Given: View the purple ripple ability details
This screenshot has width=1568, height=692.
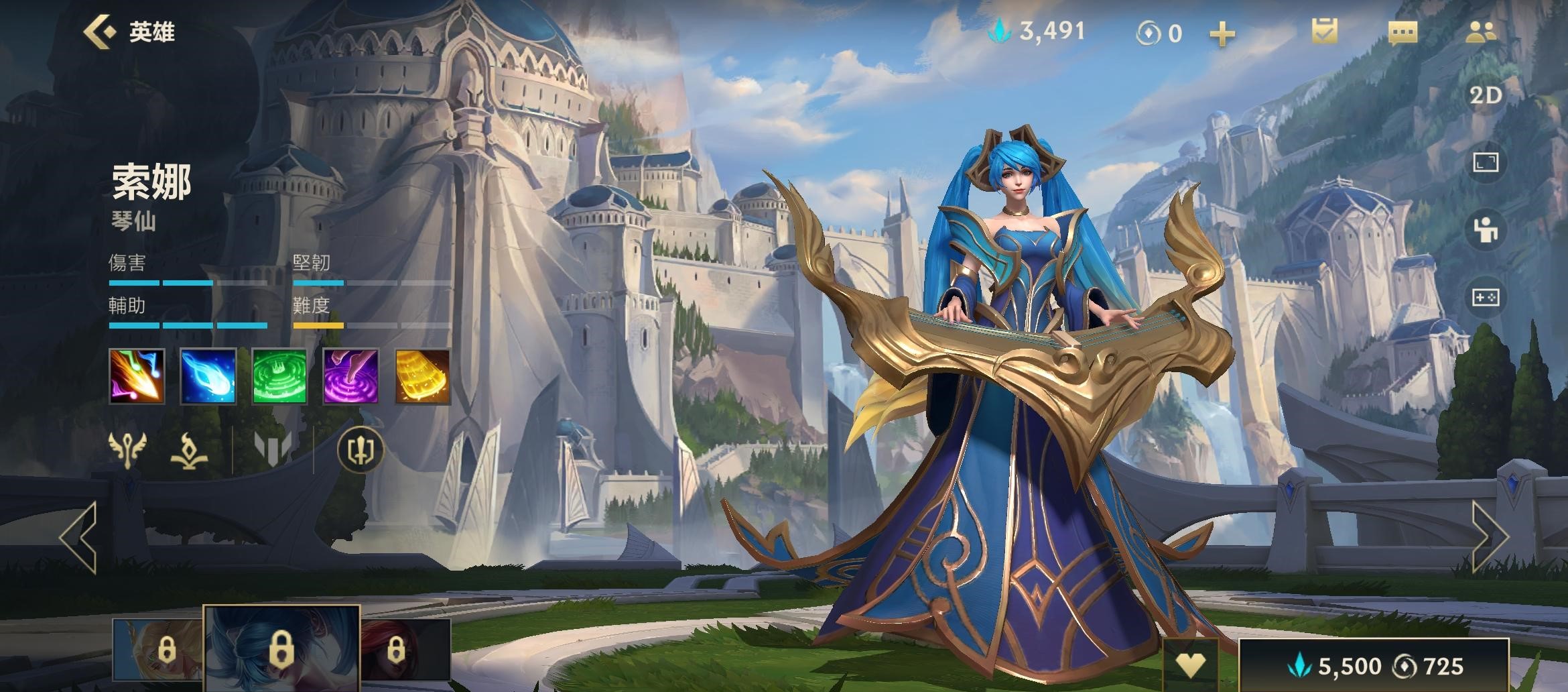Looking at the screenshot, I should pyautogui.click(x=351, y=376).
